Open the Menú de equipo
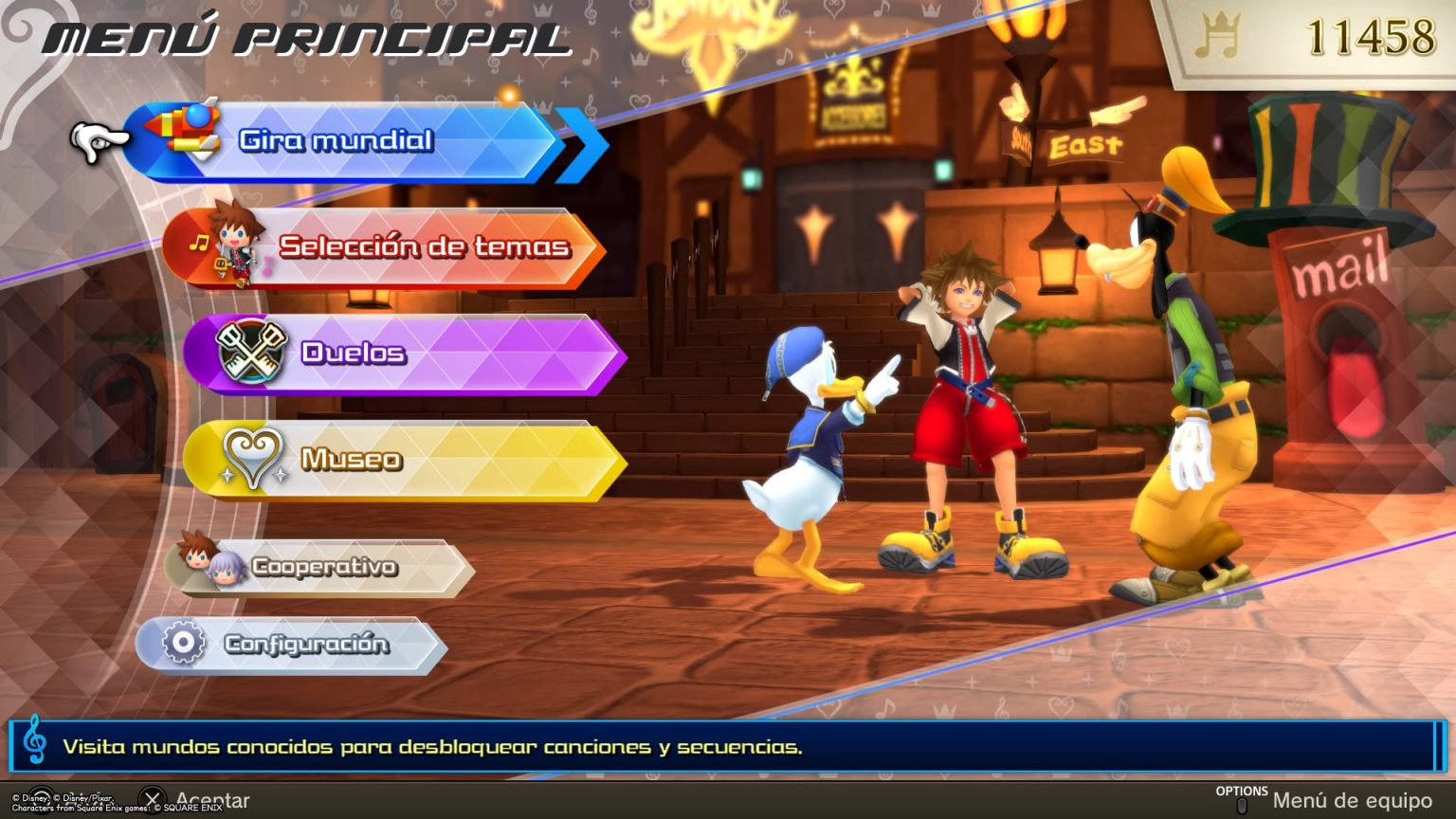The image size is (1456, 819). pos(1327,801)
